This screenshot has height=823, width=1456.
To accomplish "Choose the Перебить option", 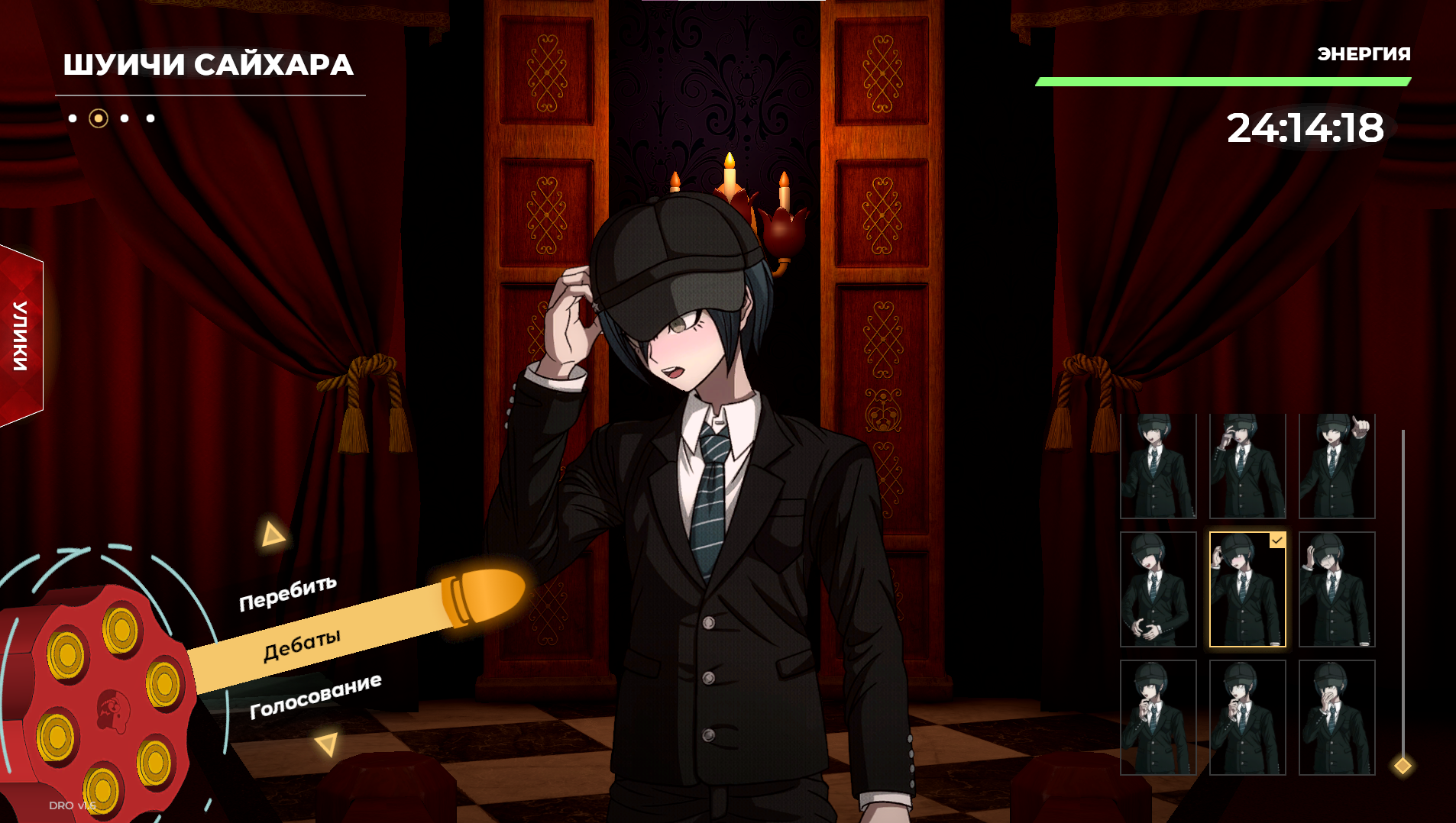I will coord(288,593).
